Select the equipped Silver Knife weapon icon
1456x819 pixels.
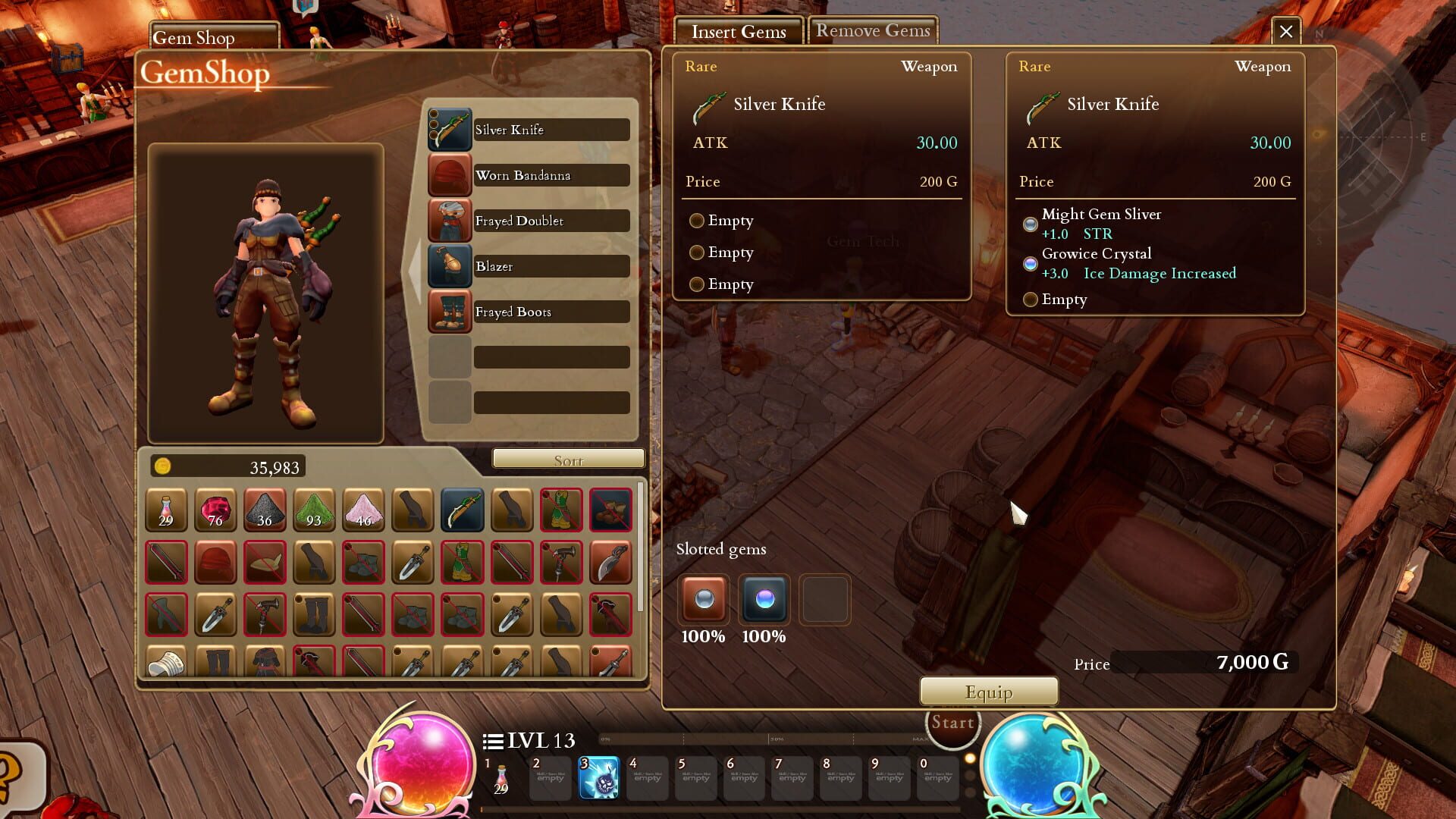click(450, 129)
